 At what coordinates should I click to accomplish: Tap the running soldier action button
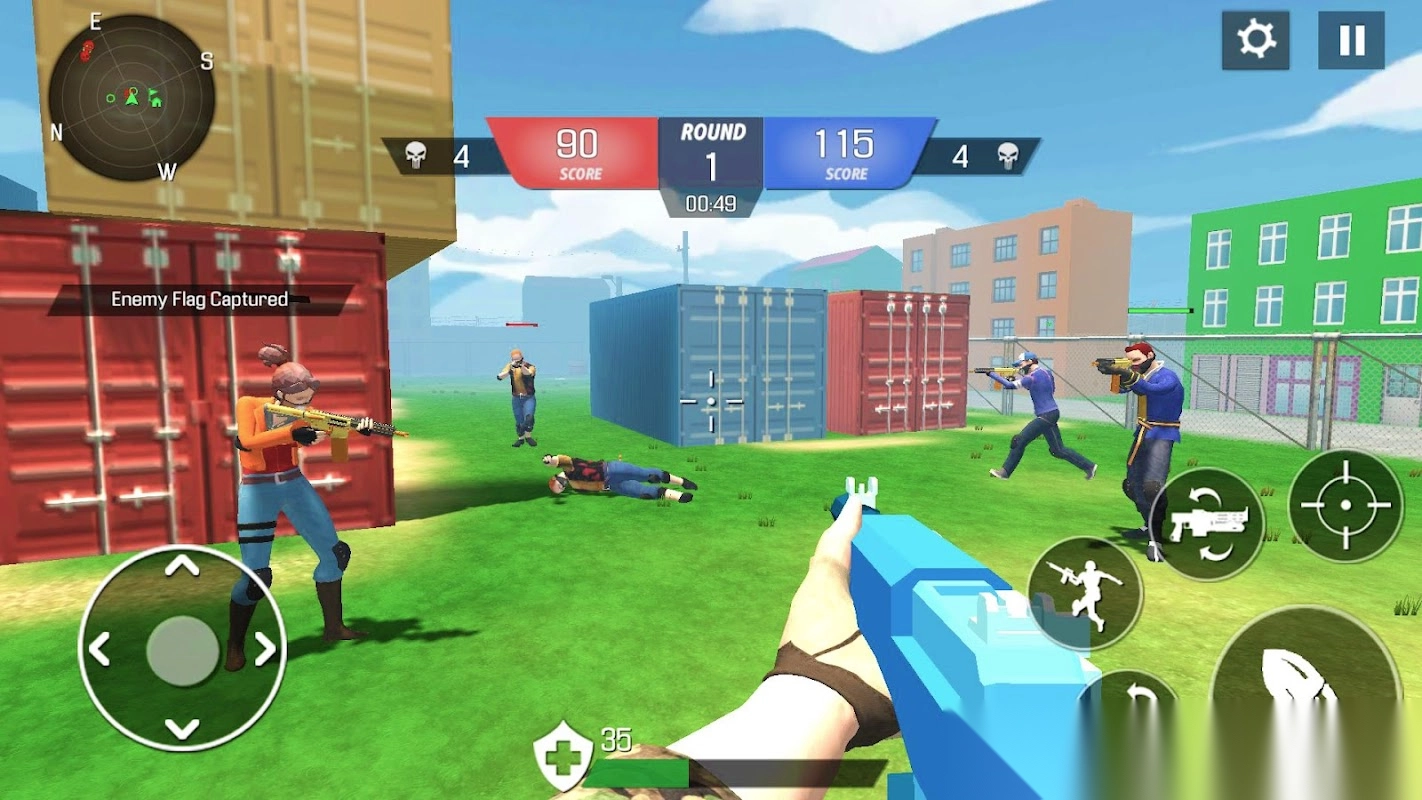[1084, 594]
